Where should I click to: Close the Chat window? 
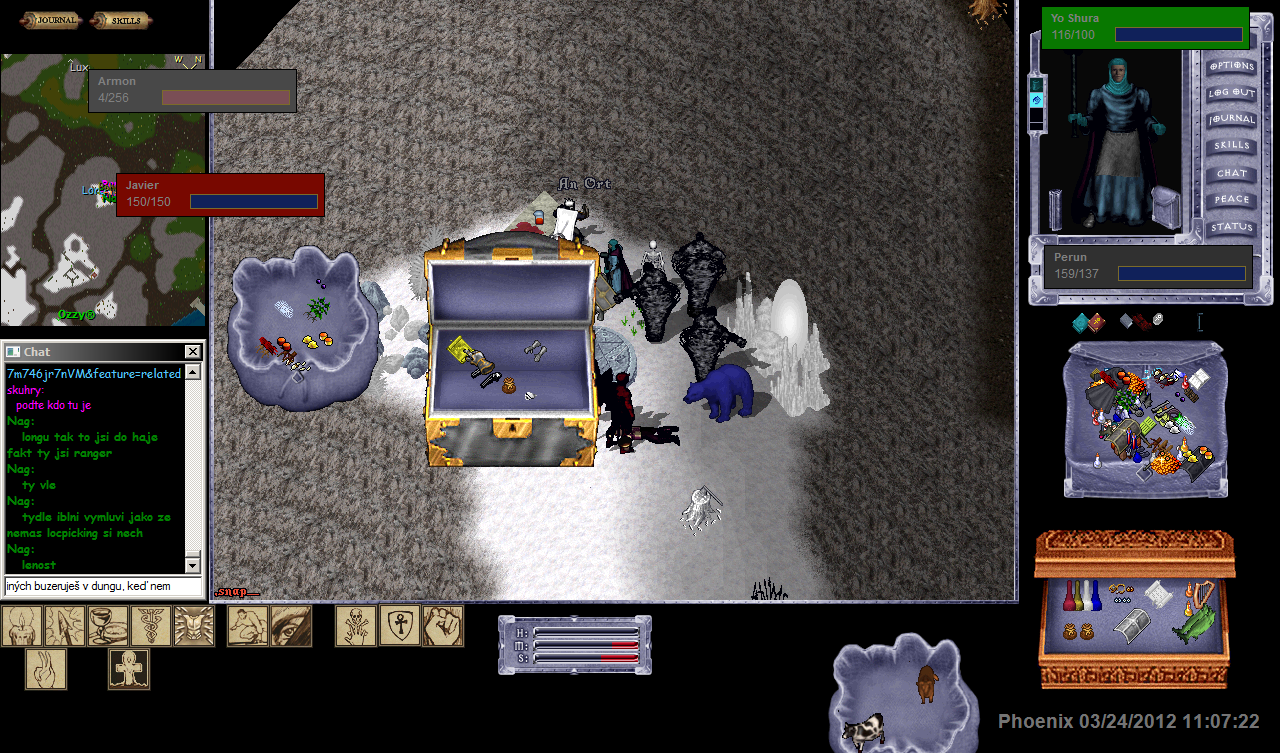point(193,352)
